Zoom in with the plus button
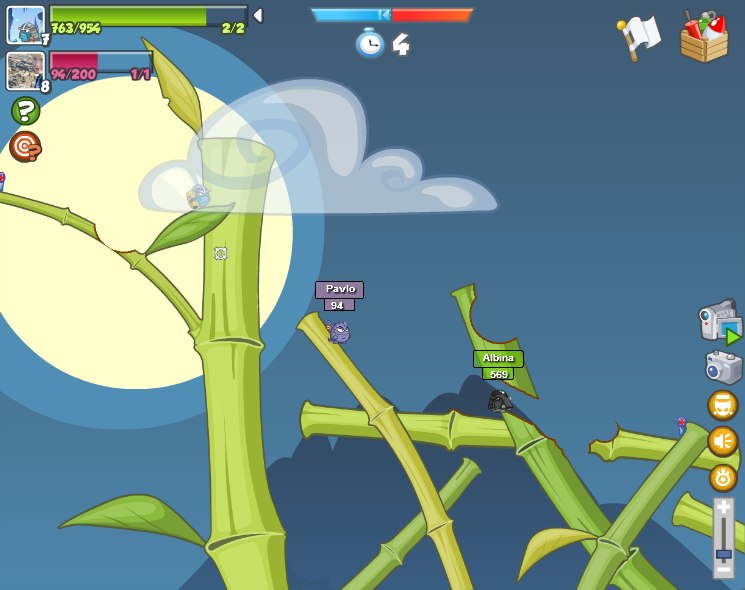 click(x=723, y=508)
